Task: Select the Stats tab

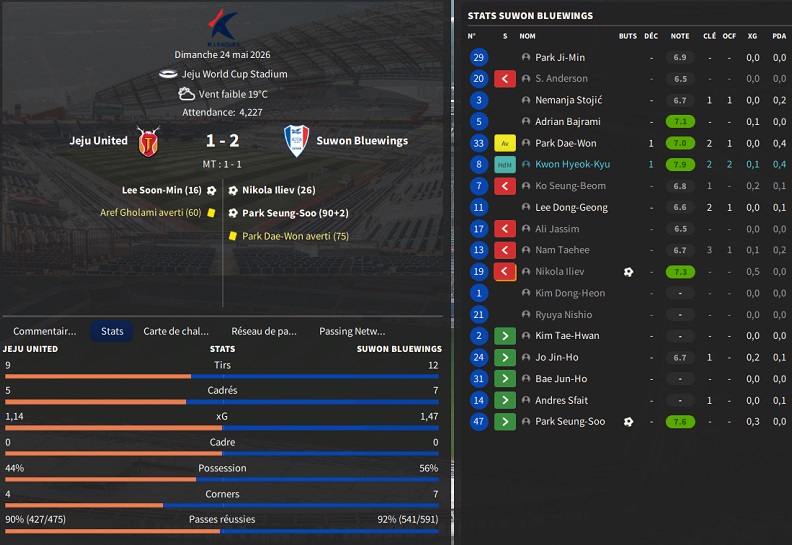Action: coord(112,331)
